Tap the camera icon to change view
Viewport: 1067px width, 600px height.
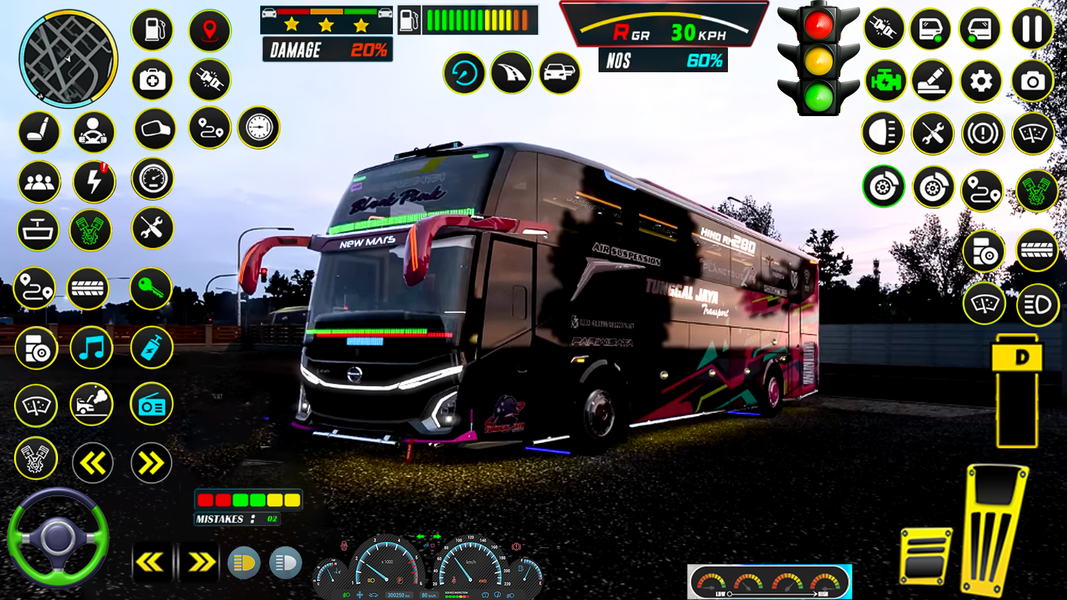click(x=1032, y=81)
